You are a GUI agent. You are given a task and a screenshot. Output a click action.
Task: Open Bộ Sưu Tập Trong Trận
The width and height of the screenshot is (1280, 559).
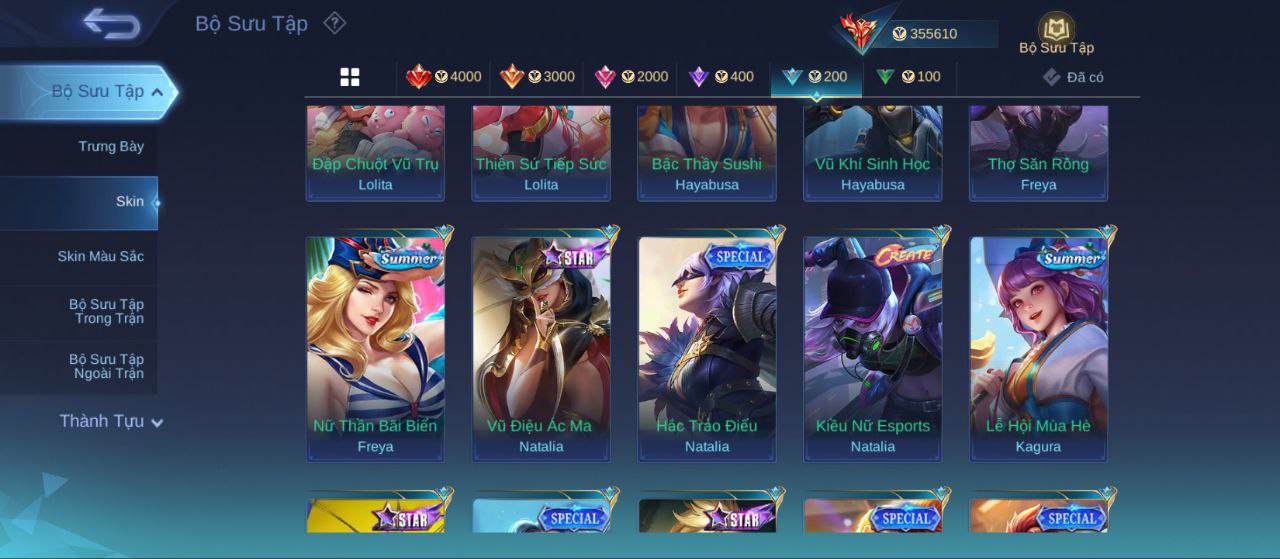click(x=106, y=312)
